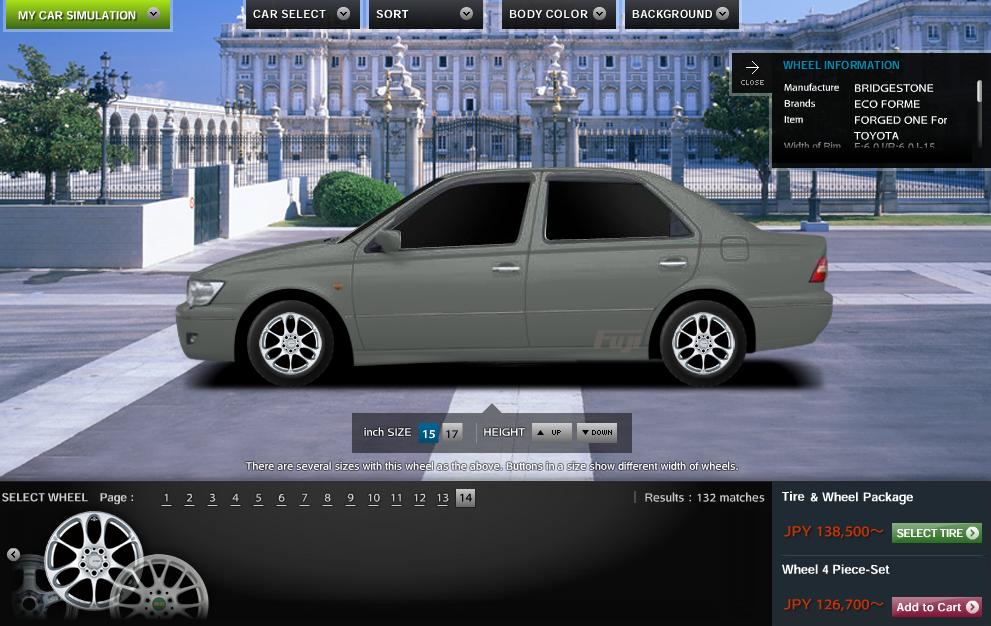Jump to wheel page 7
Screen dimensions: 991x626
304,498
